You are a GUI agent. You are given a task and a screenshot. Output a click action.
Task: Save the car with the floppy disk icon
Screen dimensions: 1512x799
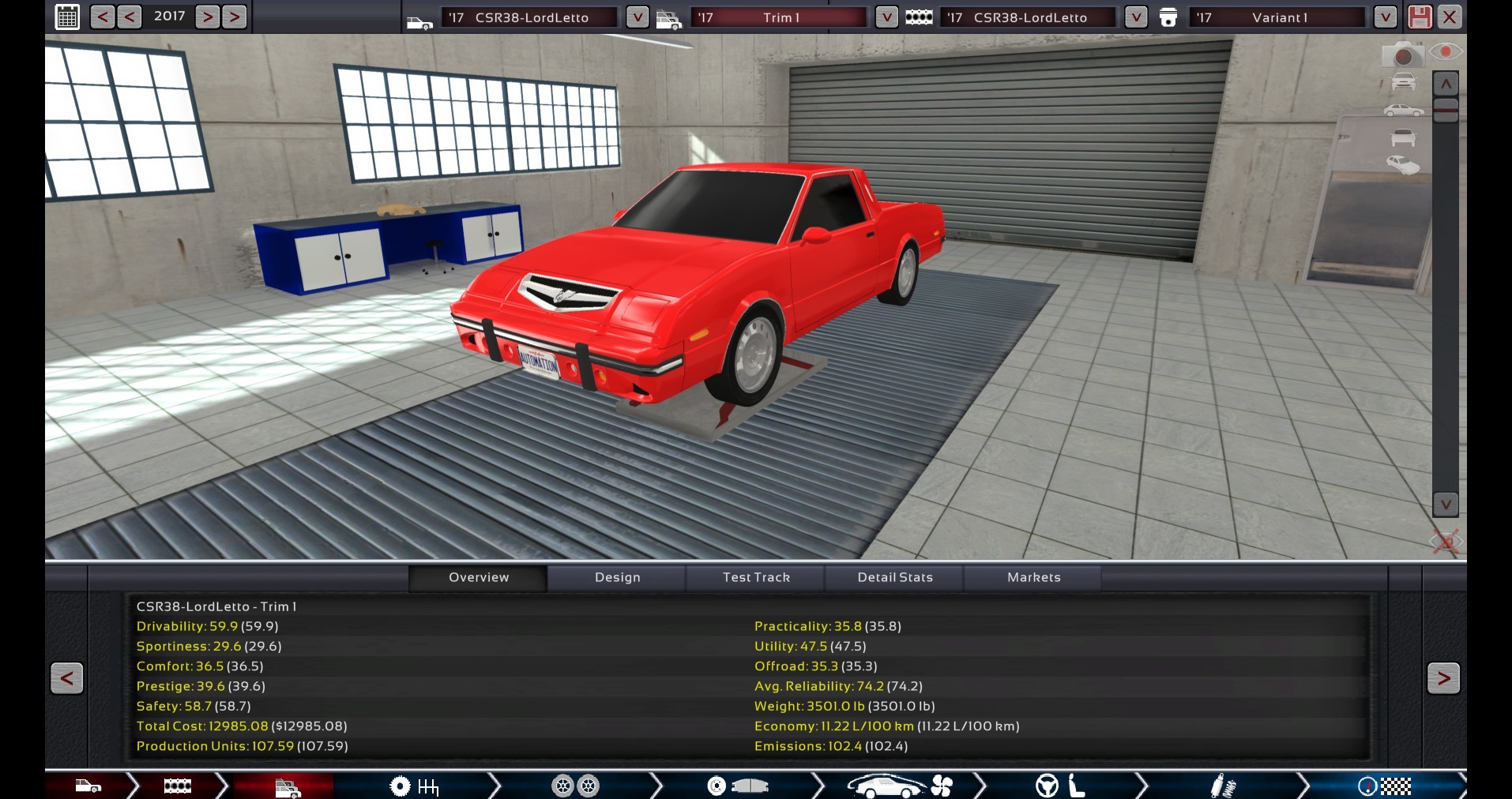point(1419,17)
